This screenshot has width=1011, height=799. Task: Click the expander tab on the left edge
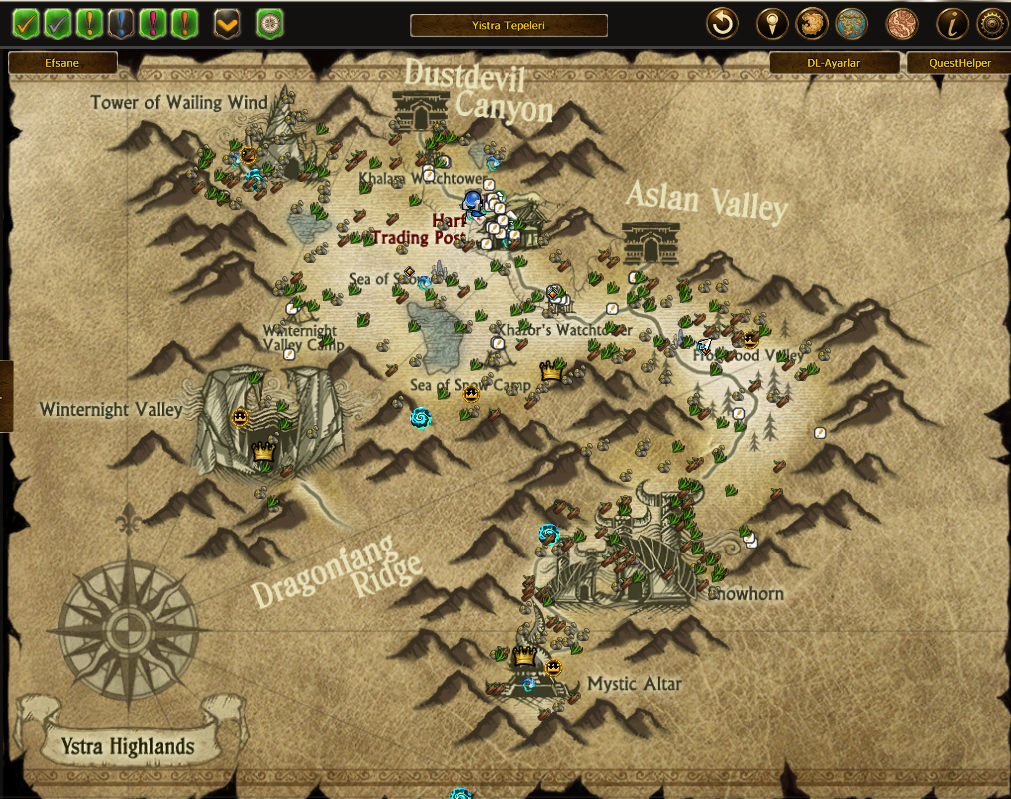(6, 396)
